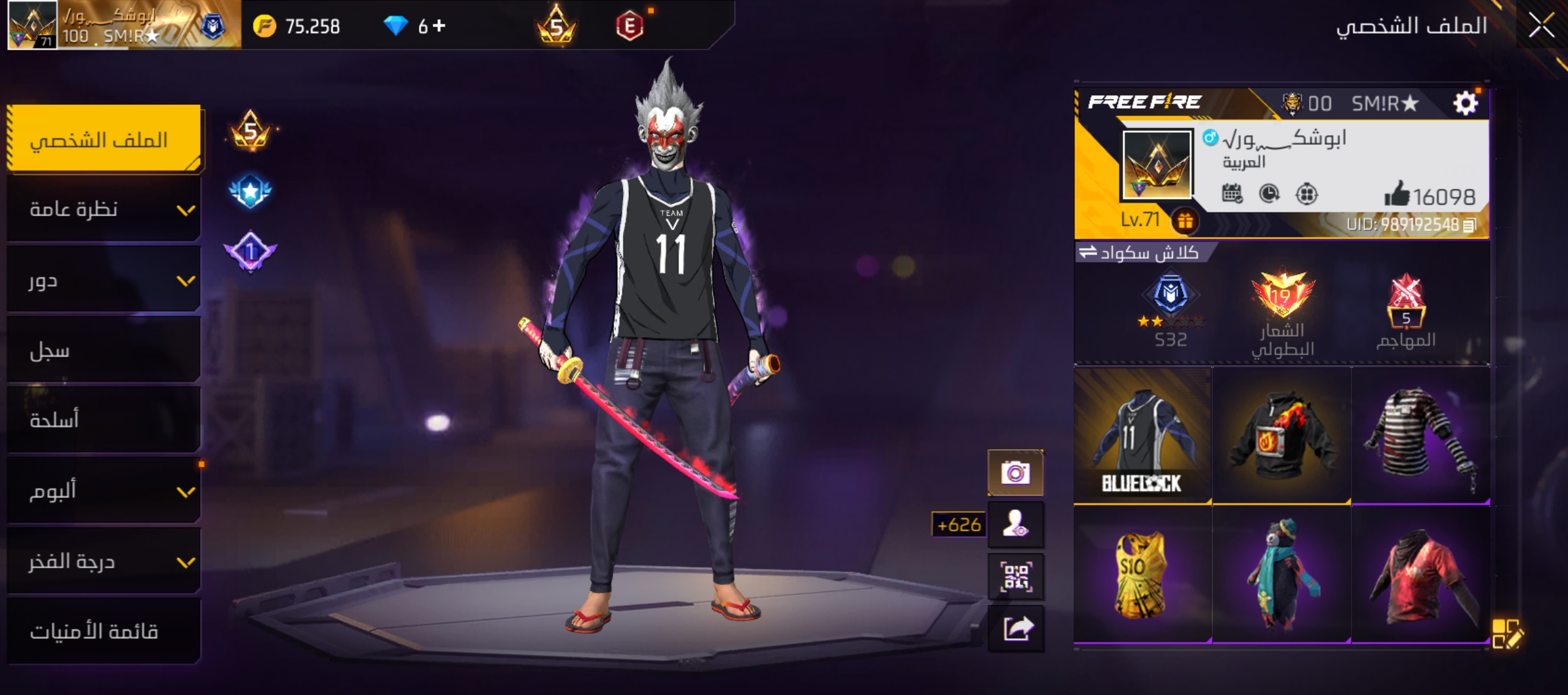Add diamonds with the plus button

click(x=440, y=26)
